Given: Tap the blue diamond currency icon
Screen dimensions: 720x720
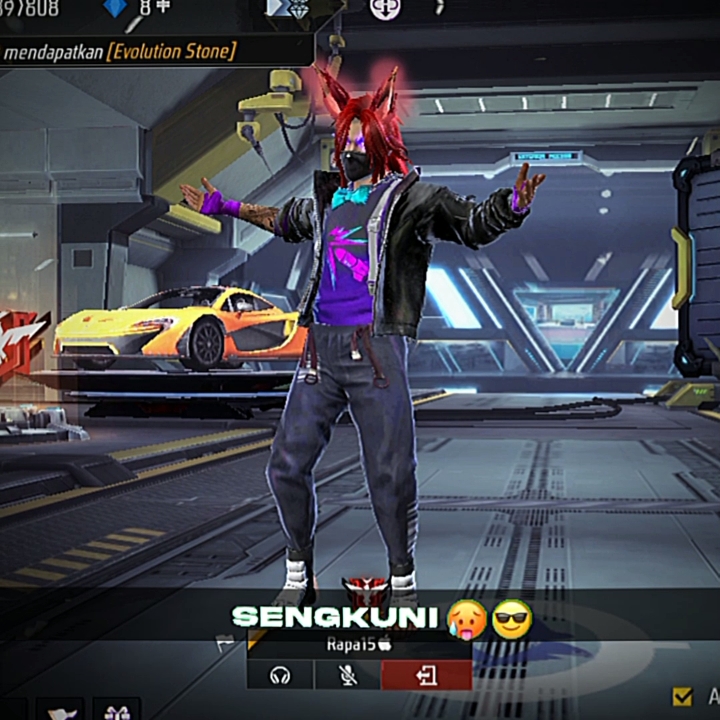Looking at the screenshot, I should click(x=116, y=8).
